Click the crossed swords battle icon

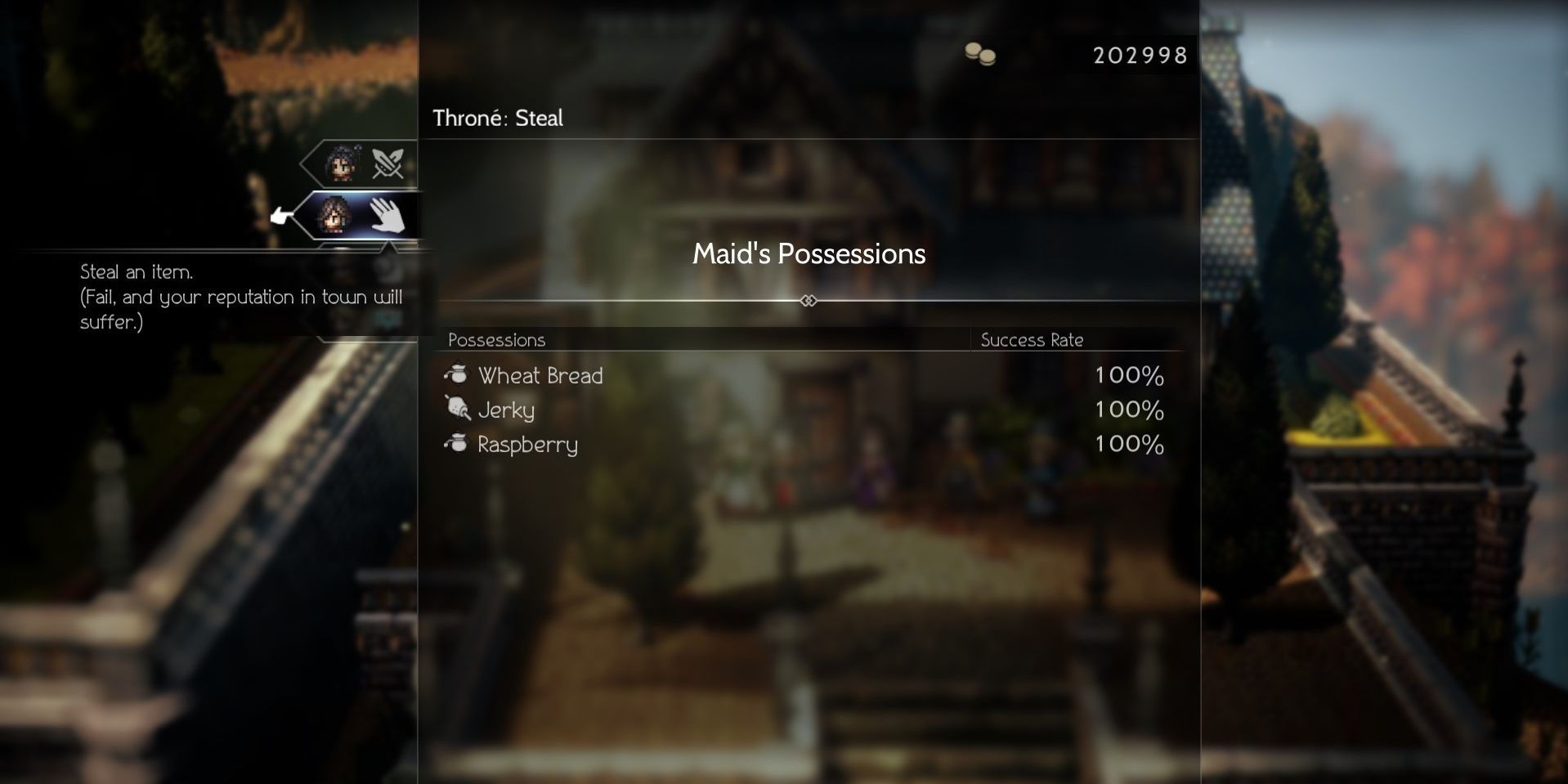(x=387, y=162)
